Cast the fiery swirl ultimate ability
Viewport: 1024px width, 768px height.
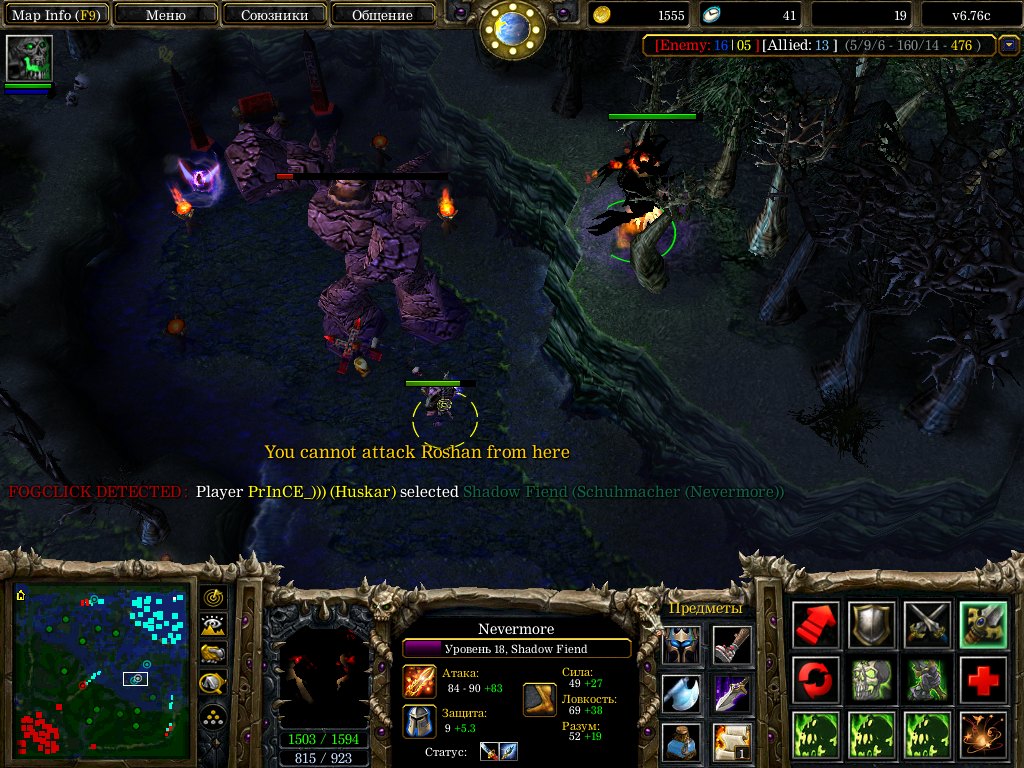tap(980, 735)
